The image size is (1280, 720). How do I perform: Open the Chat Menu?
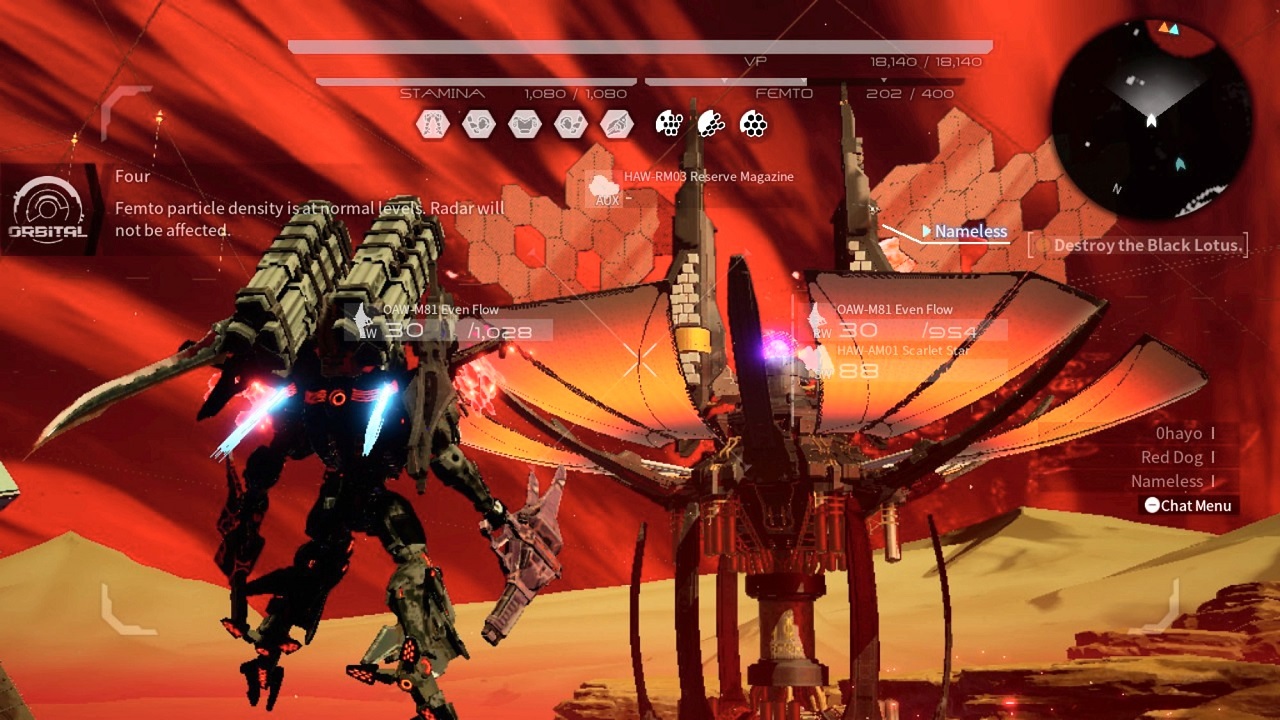[x=1188, y=506]
